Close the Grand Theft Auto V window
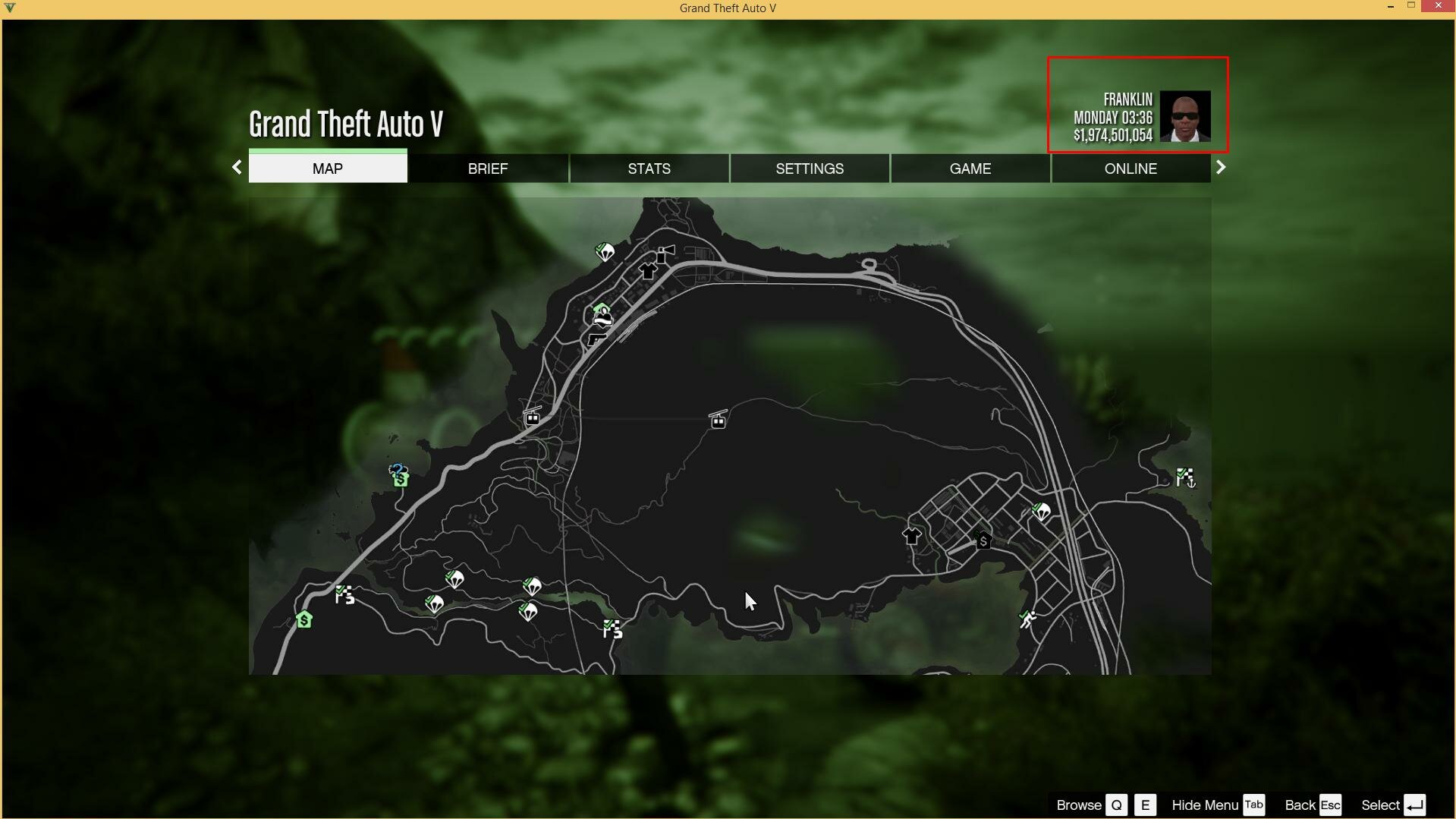Viewport: 1456px width, 819px height. [1438, 6]
